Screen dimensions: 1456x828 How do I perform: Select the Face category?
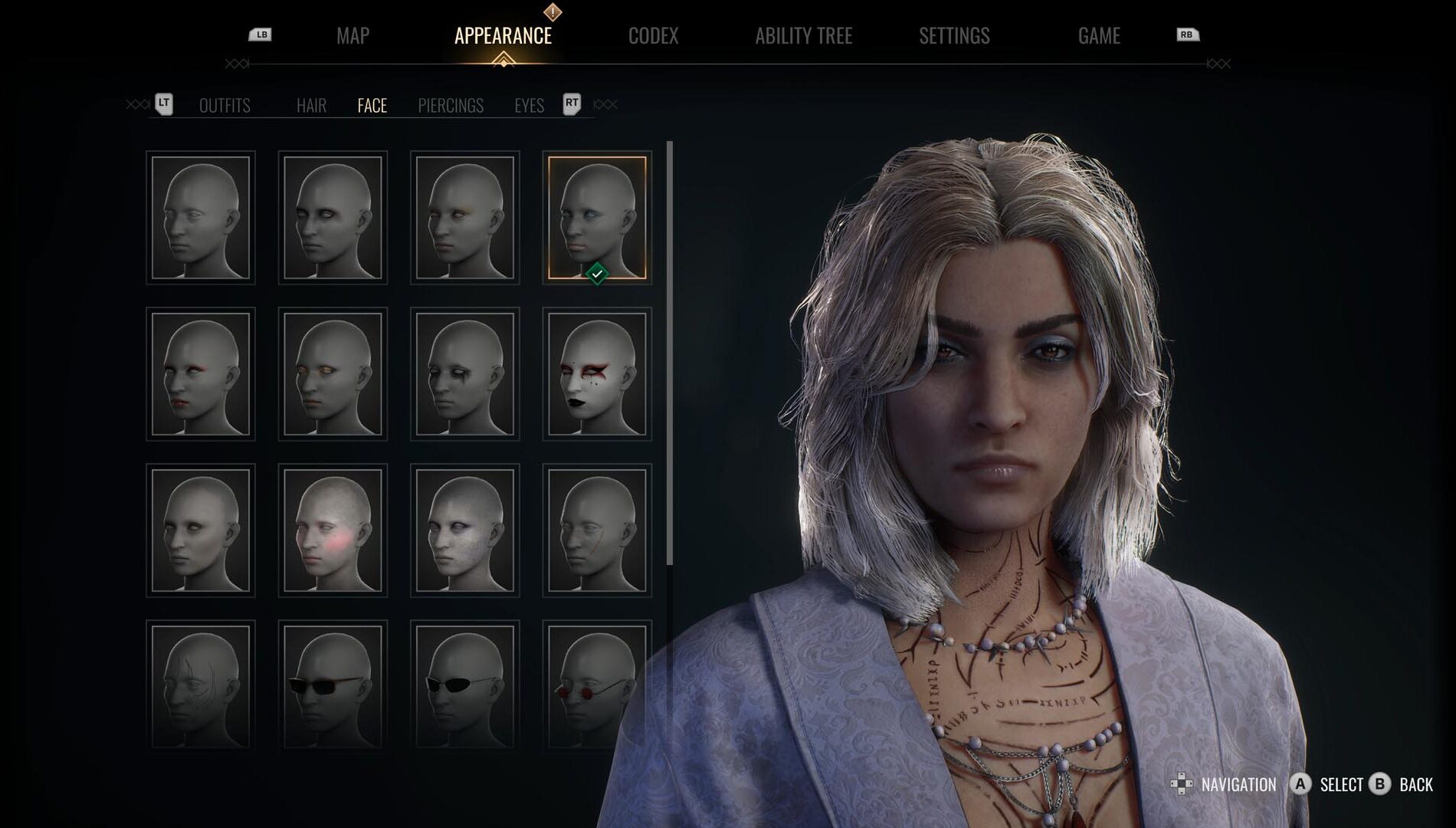coord(372,106)
